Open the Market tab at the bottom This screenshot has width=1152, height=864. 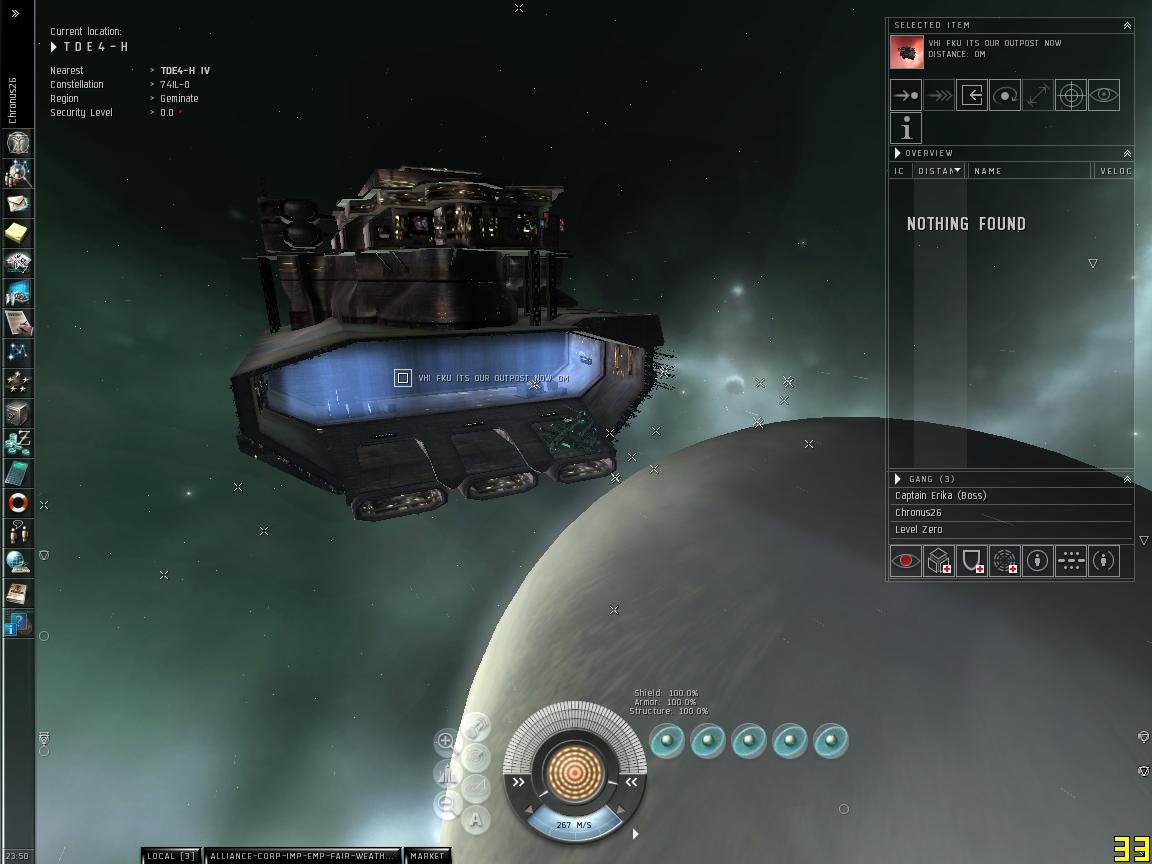coord(427,856)
